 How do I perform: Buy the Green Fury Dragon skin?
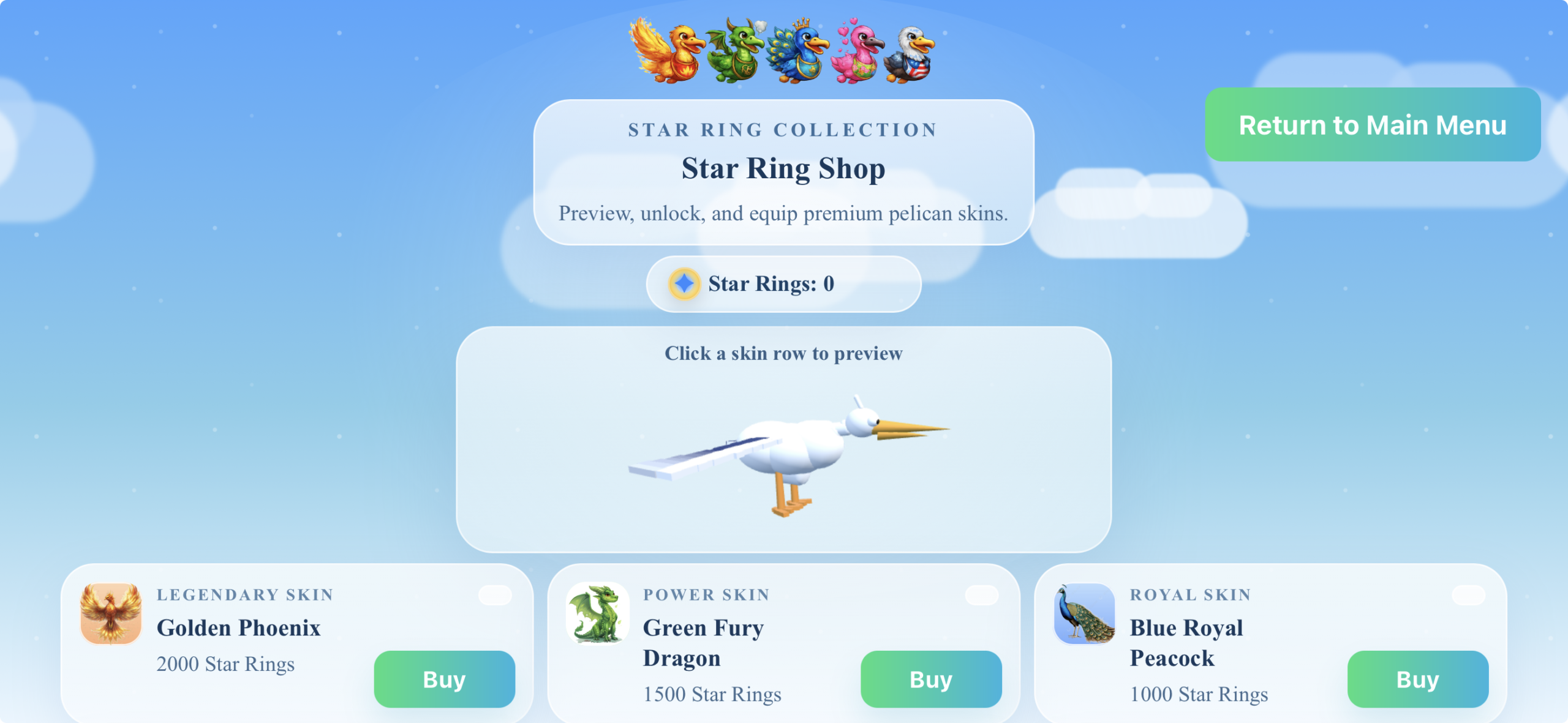[930, 679]
